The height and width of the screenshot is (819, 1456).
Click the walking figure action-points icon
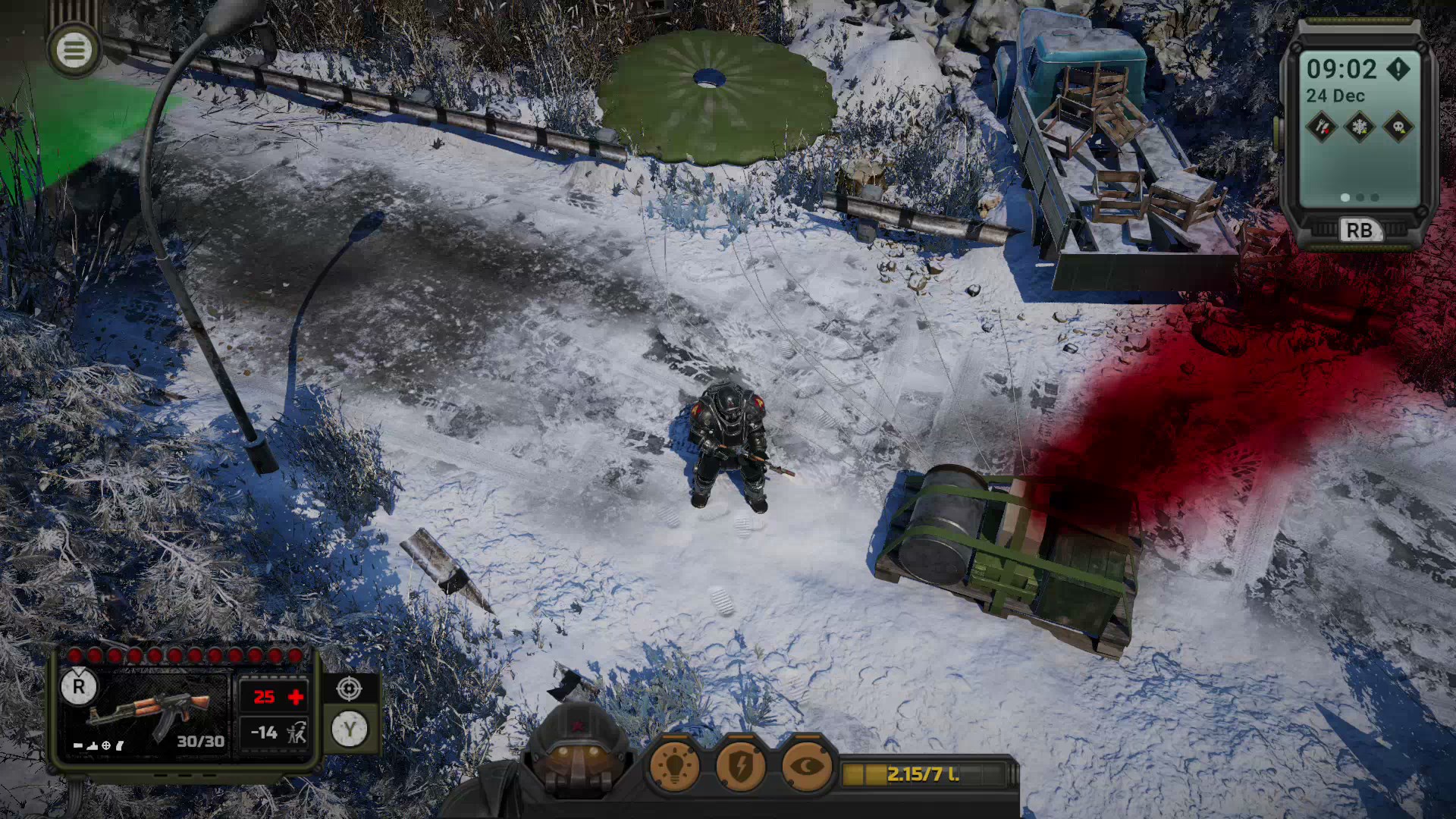click(x=298, y=733)
